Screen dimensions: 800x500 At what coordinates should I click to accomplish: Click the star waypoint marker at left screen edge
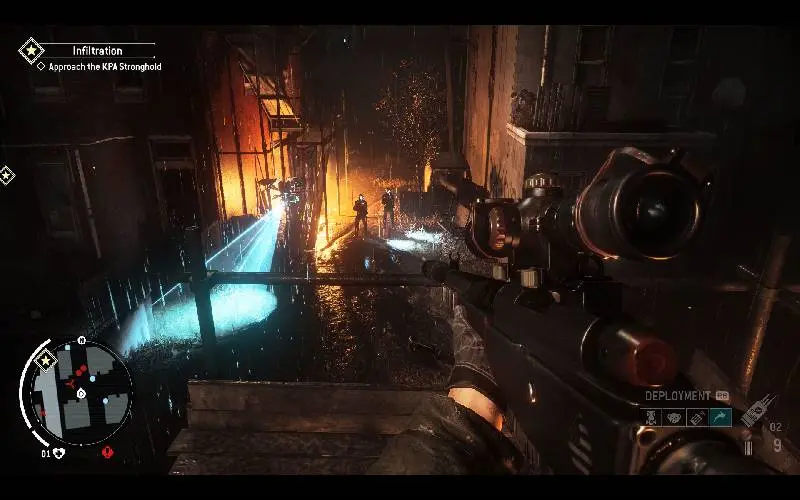pyautogui.click(x=6, y=175)
